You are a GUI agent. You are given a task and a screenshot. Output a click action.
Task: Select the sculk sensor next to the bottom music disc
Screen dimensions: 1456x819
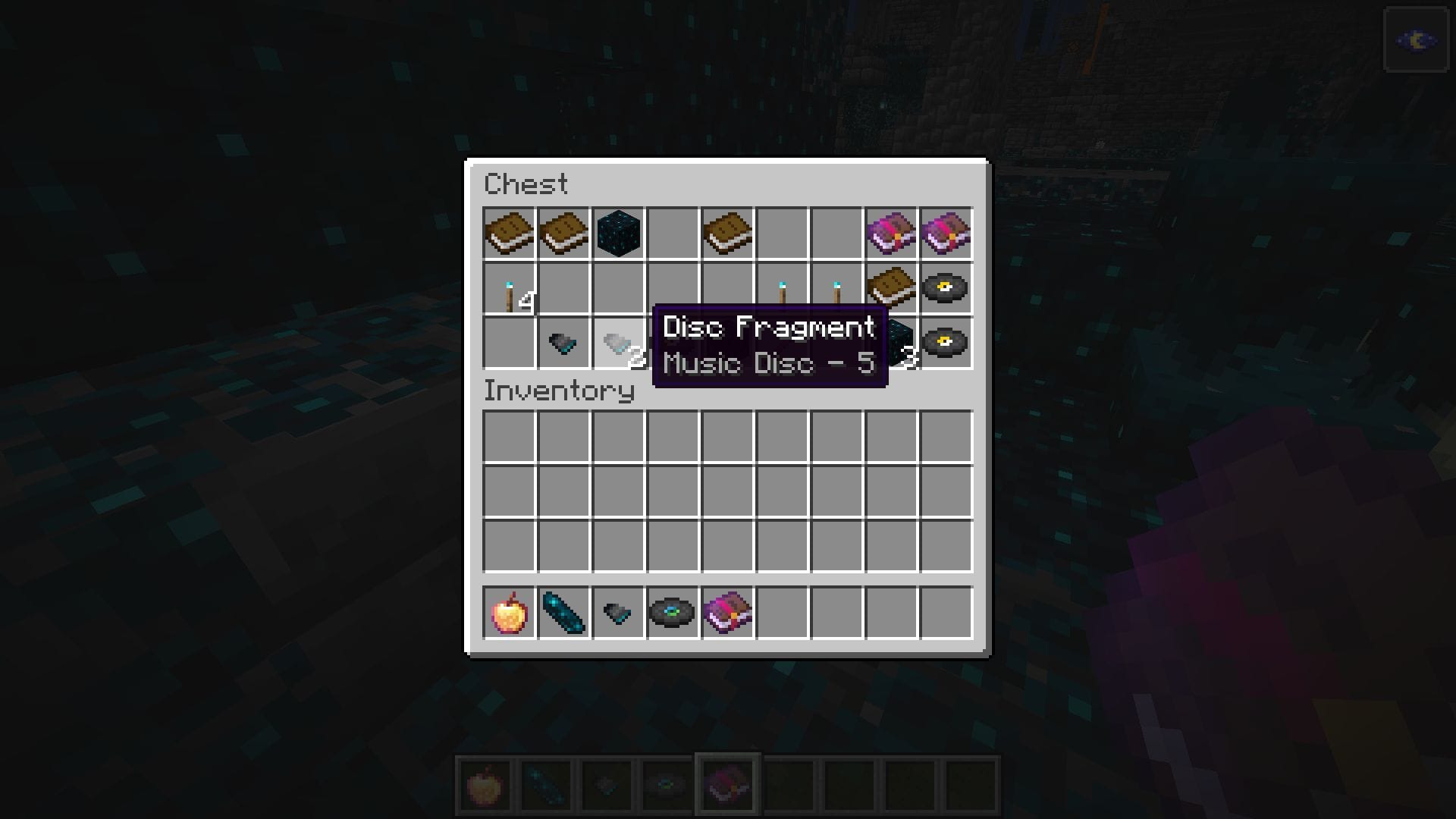pyautogui.click(x=893, y=344)
